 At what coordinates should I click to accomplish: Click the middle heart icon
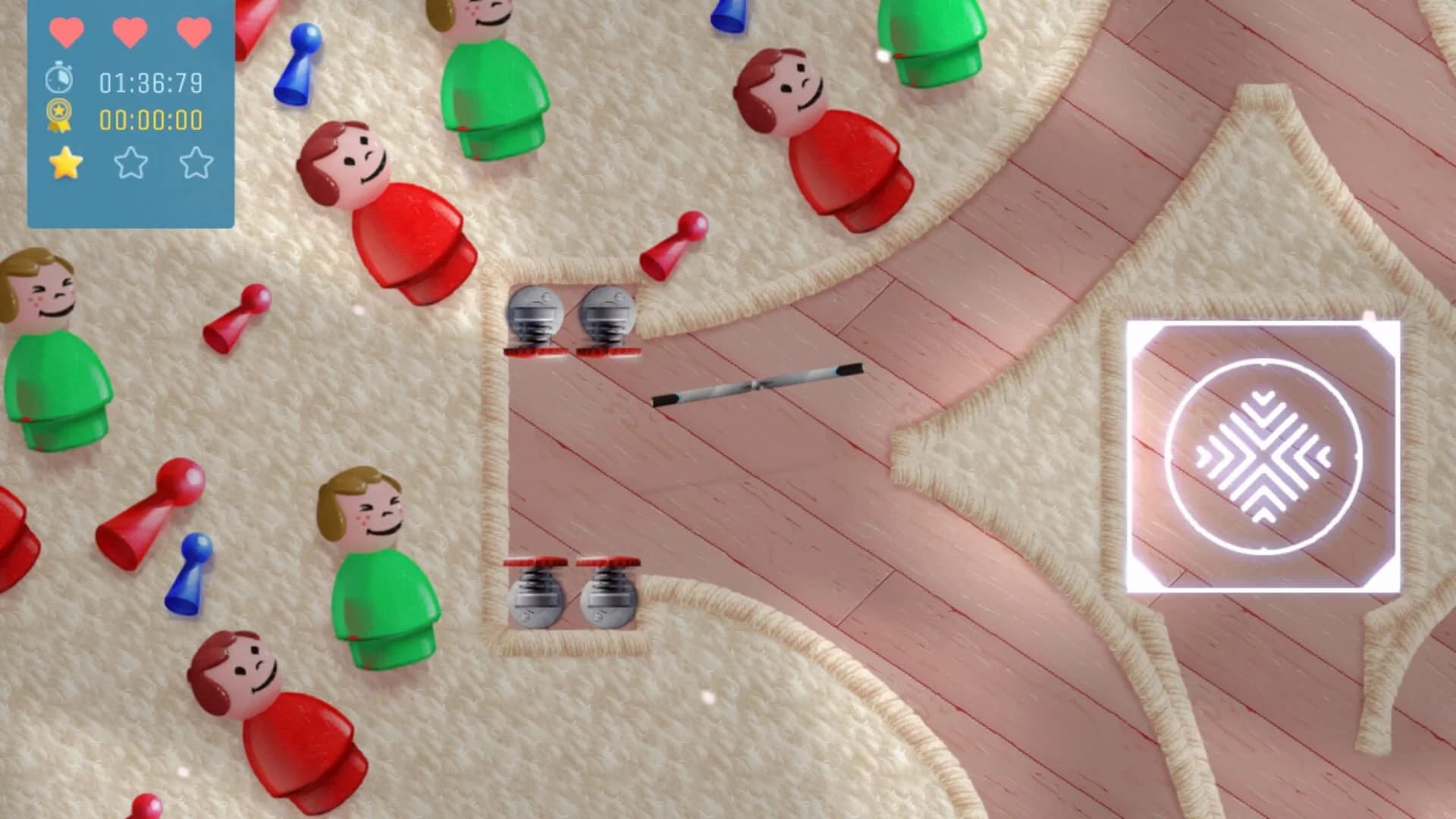[131, 33]
